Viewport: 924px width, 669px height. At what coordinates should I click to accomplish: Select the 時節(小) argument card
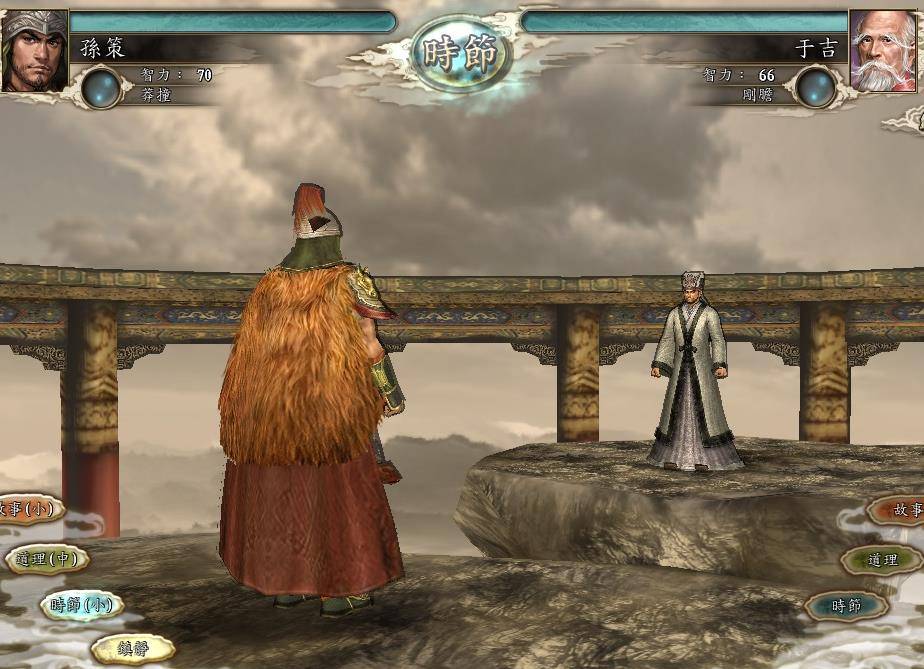(x=82, y=605)
